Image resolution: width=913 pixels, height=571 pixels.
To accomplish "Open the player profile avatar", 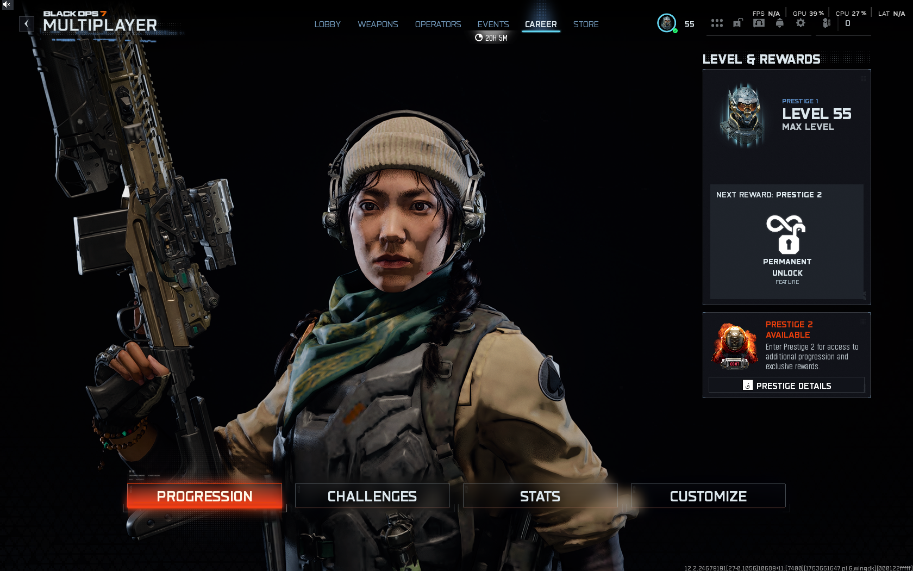I will pos(666,23).
